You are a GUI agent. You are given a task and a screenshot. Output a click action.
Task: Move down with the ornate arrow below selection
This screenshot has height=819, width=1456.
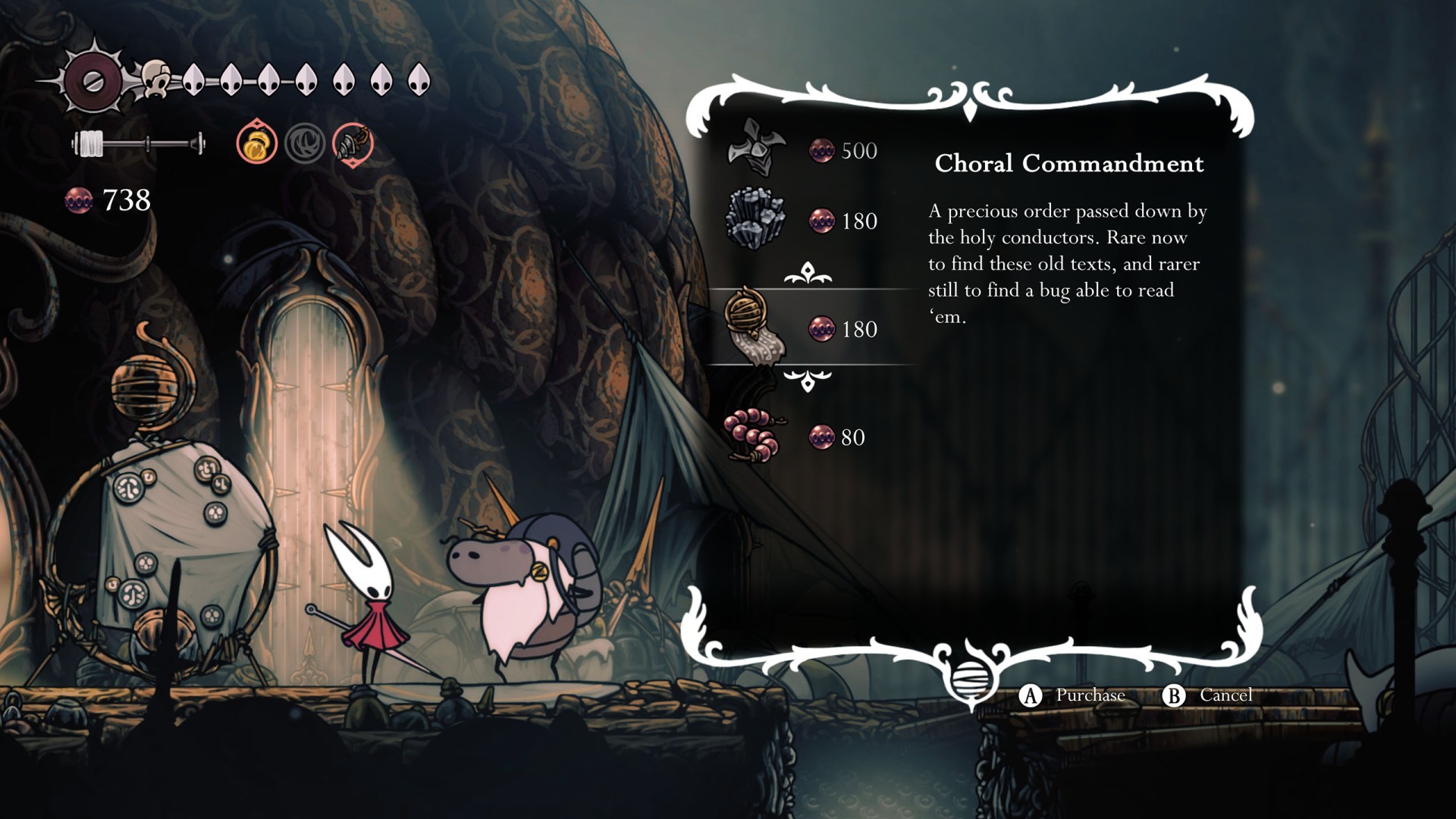click(808, 380)
